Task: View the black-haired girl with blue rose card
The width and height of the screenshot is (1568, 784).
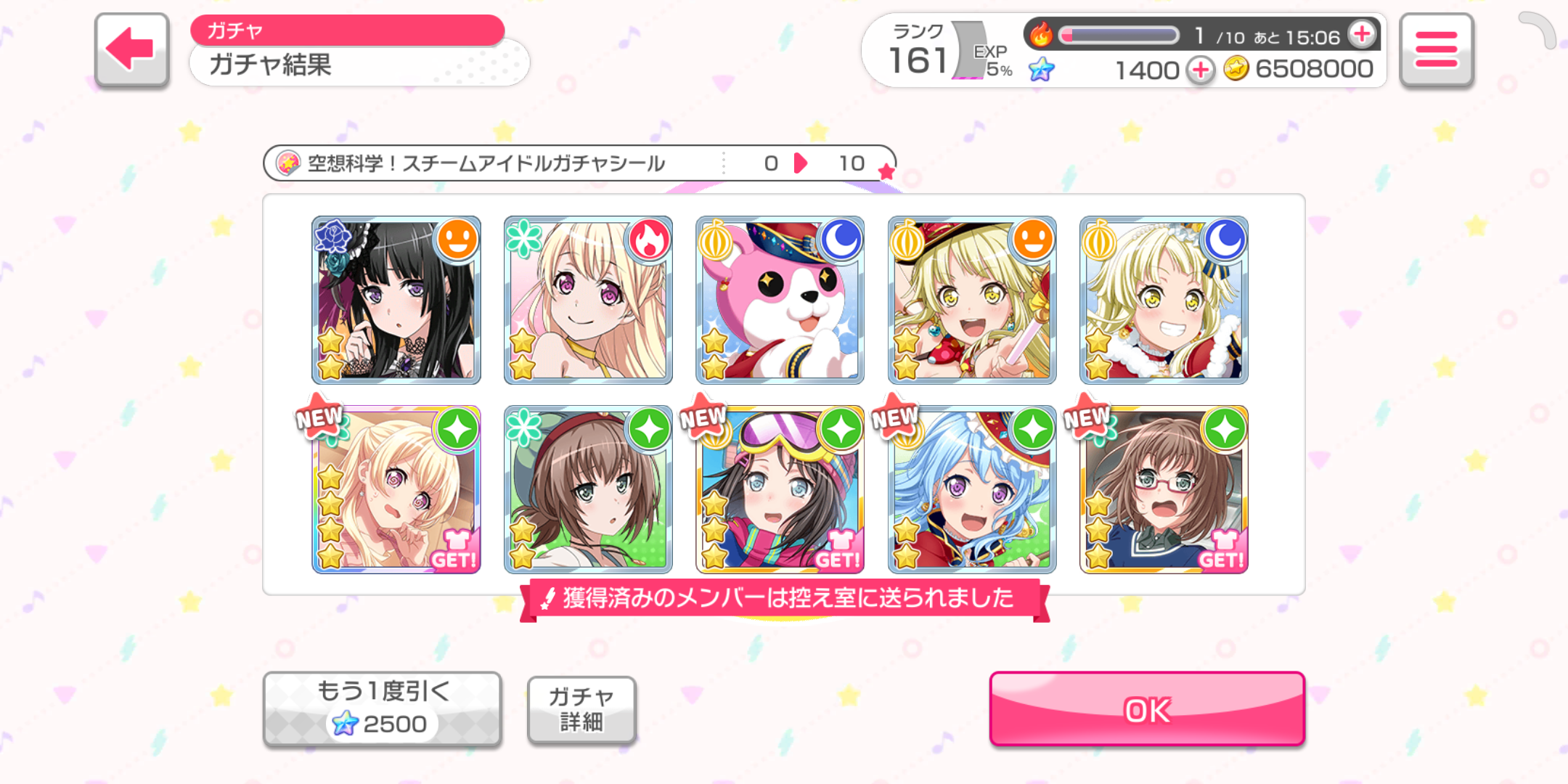Action: click(x=396, y=300)
